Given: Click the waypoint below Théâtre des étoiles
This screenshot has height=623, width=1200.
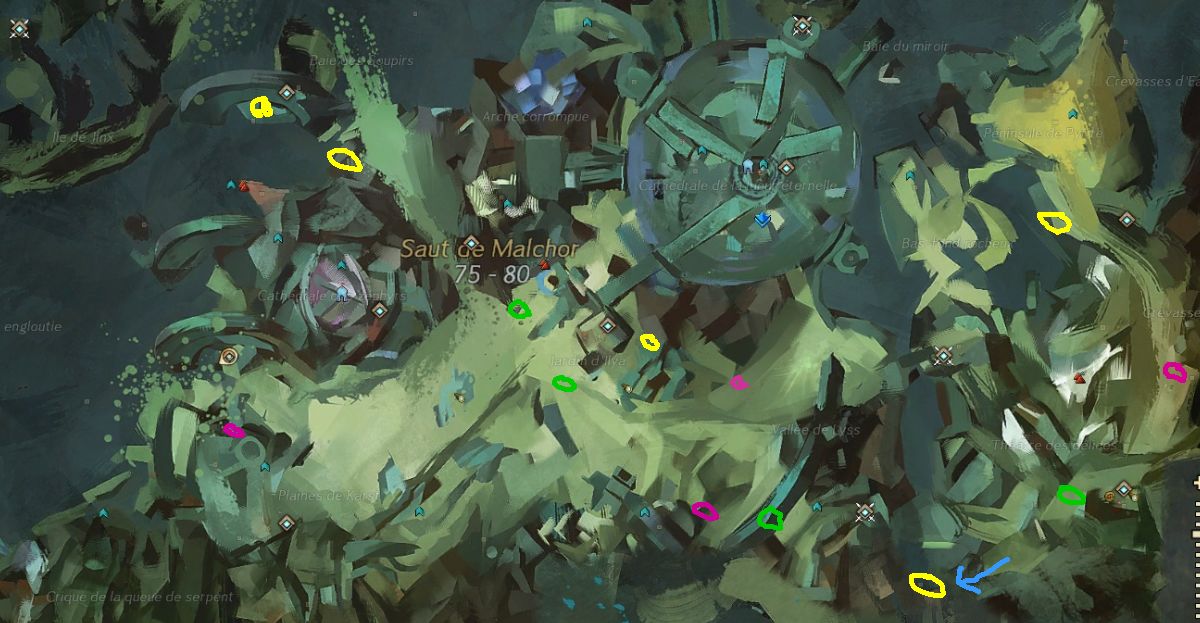Looking at the screenshot, I should (x=1124, y=490).
